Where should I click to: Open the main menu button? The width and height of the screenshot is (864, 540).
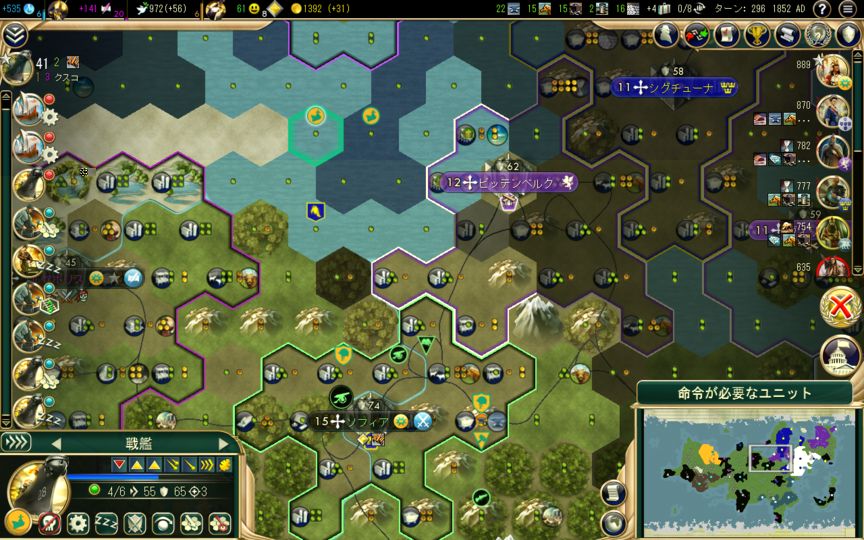pos(848,9)
